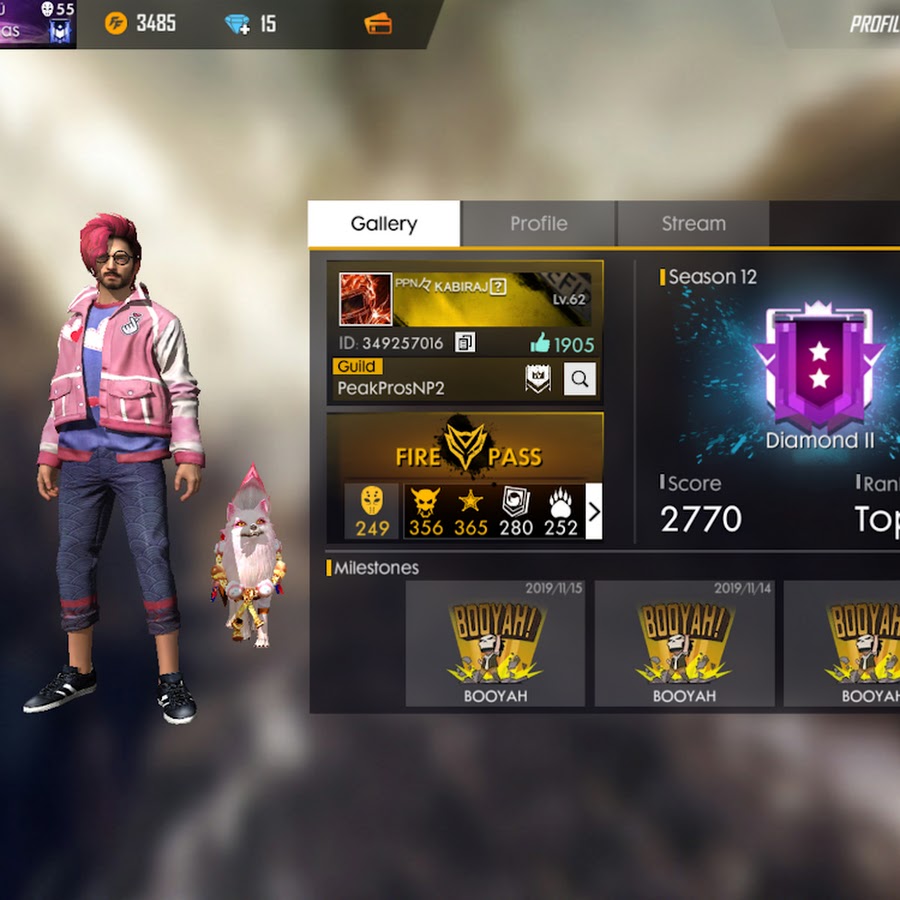The image size is (900, 900).
Task: Add diamonds via the diamond plus icon
Action: pyautogui.click(x=238, y=24)
